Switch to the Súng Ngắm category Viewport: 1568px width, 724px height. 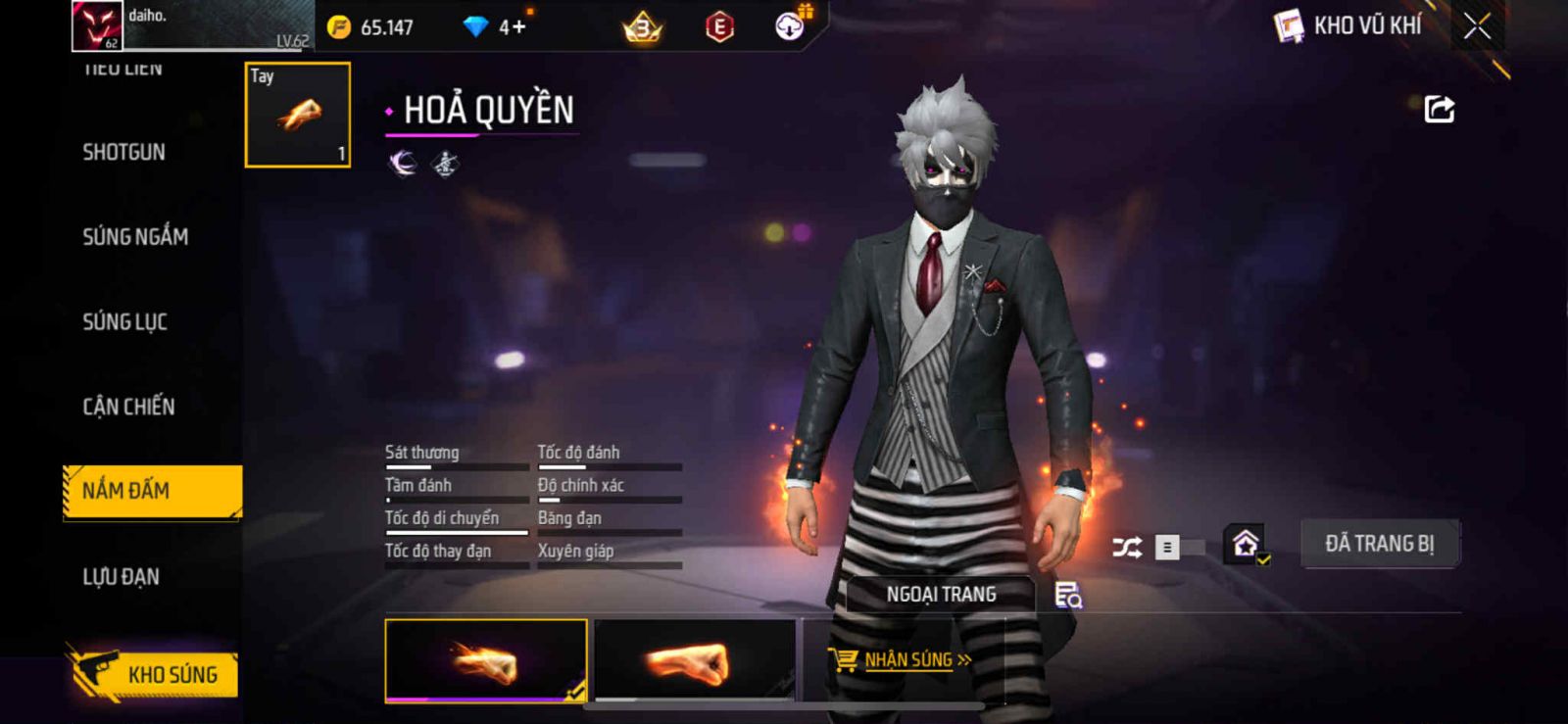[x=135, y=237]
